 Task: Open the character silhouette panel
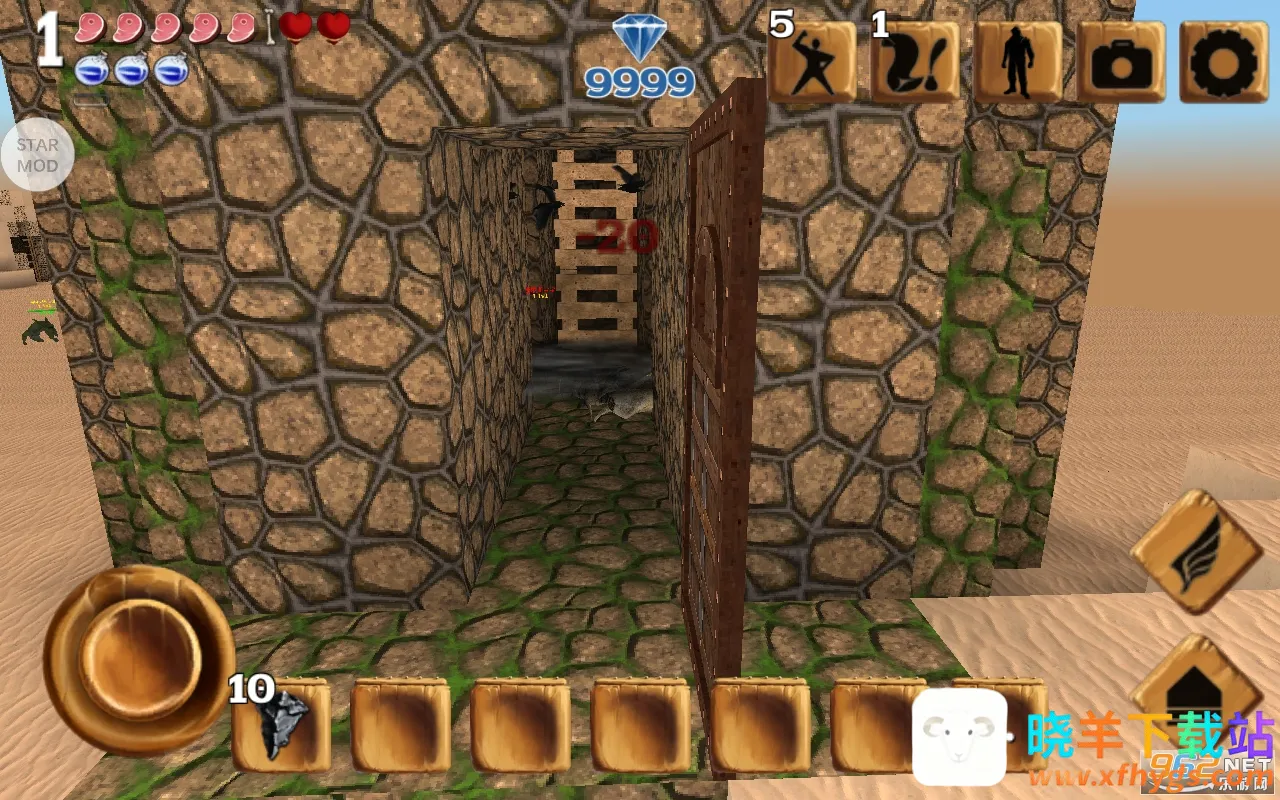[x=1017, y=62]
